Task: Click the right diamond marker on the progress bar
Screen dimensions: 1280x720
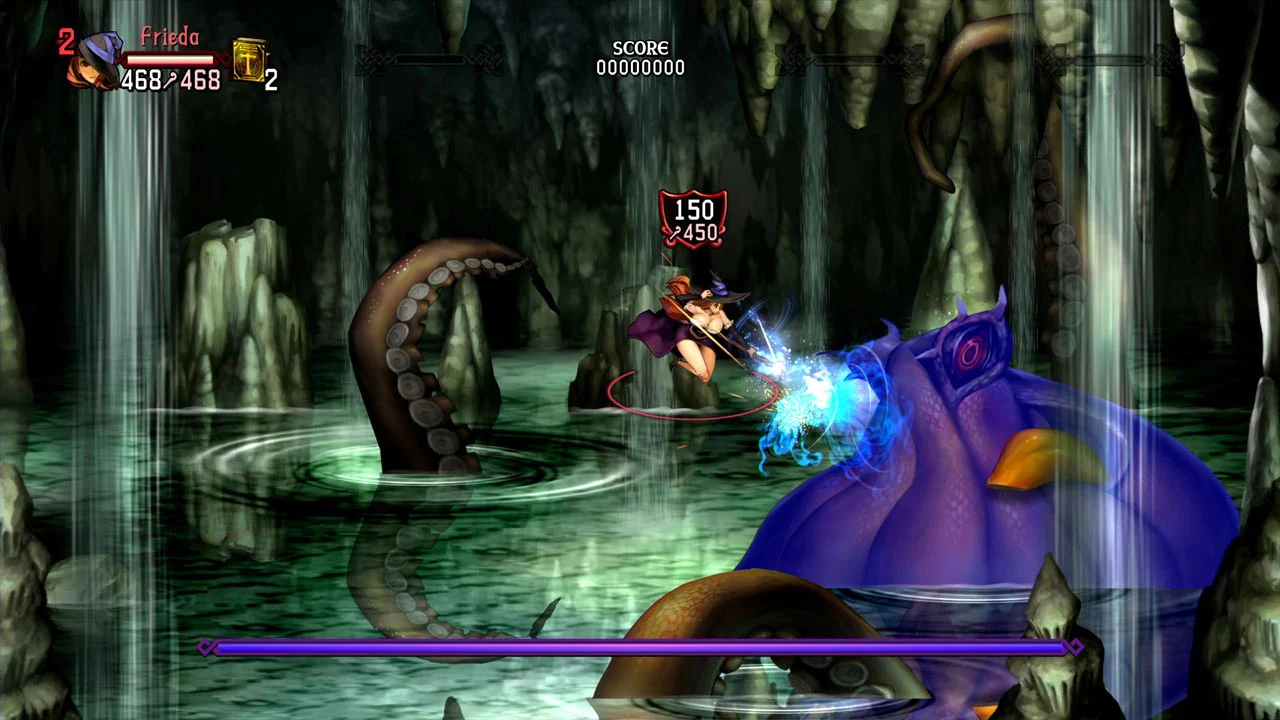Action: pos(1075,647)
